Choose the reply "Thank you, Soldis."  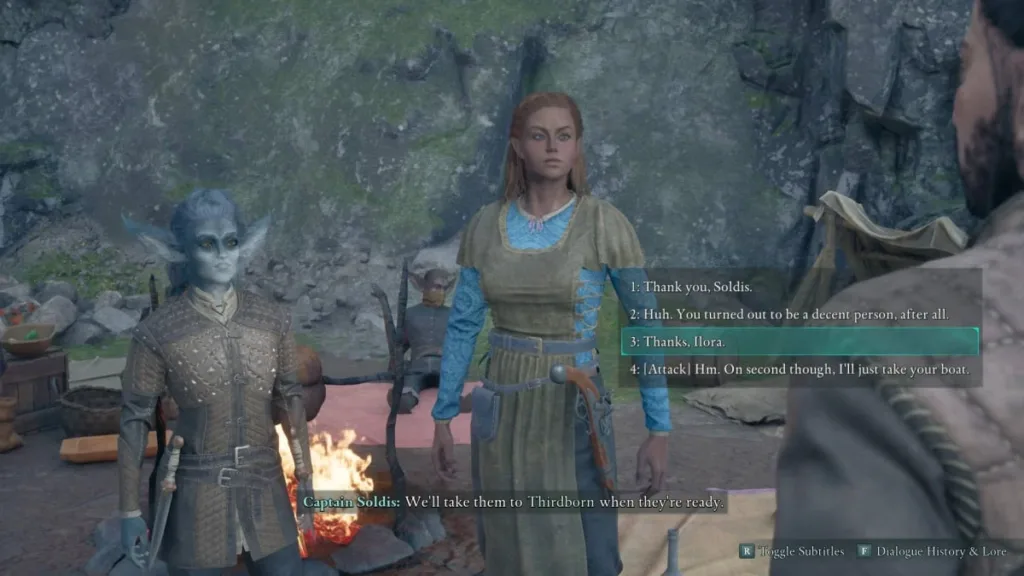688,286
